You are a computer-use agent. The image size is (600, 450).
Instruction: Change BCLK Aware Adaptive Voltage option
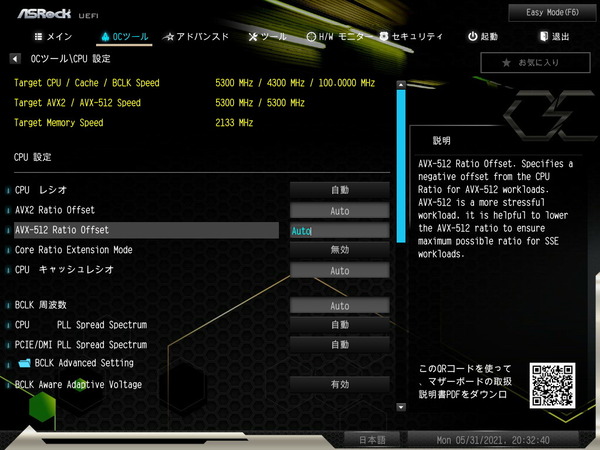coord(339,384)
